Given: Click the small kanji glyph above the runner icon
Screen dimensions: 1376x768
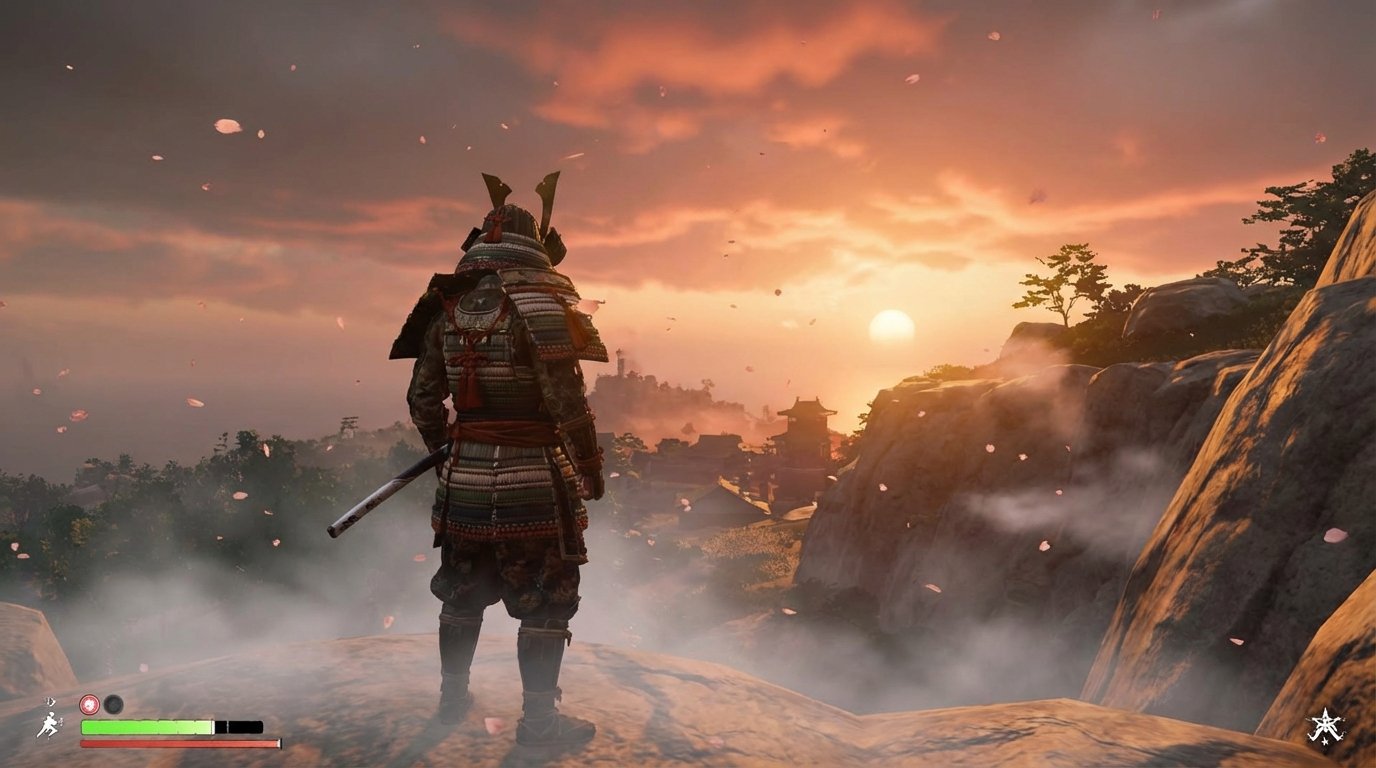Looking at the screenshot, I should pos(49,700).
